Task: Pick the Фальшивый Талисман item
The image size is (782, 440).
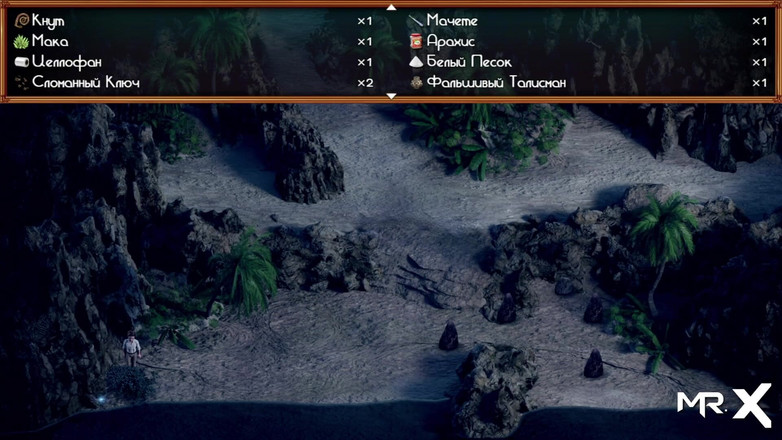Action: click(496, 82)
